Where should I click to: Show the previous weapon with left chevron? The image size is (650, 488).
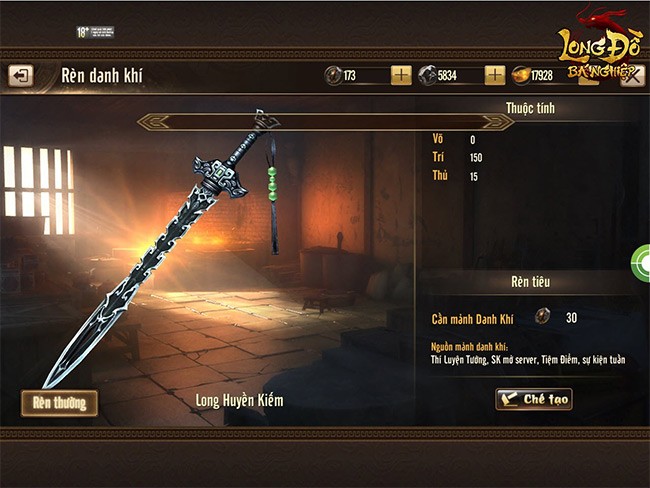[150, 122]
